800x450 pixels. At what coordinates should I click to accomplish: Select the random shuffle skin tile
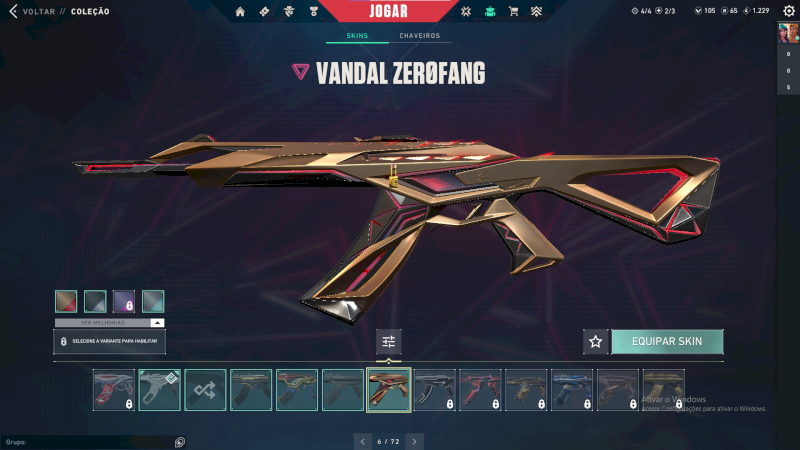click(205, 390)
